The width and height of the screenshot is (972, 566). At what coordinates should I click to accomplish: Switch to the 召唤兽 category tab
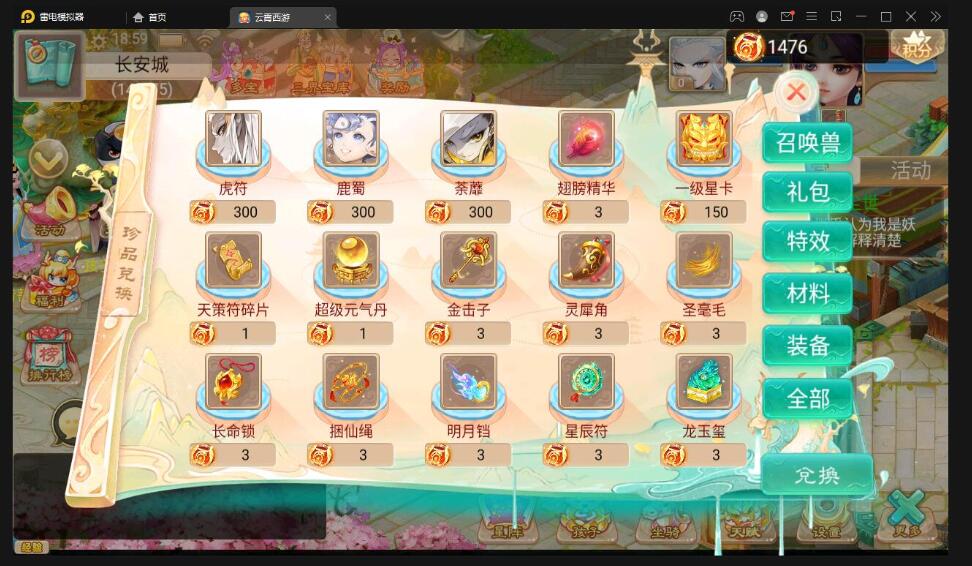[x=807, y=142]
